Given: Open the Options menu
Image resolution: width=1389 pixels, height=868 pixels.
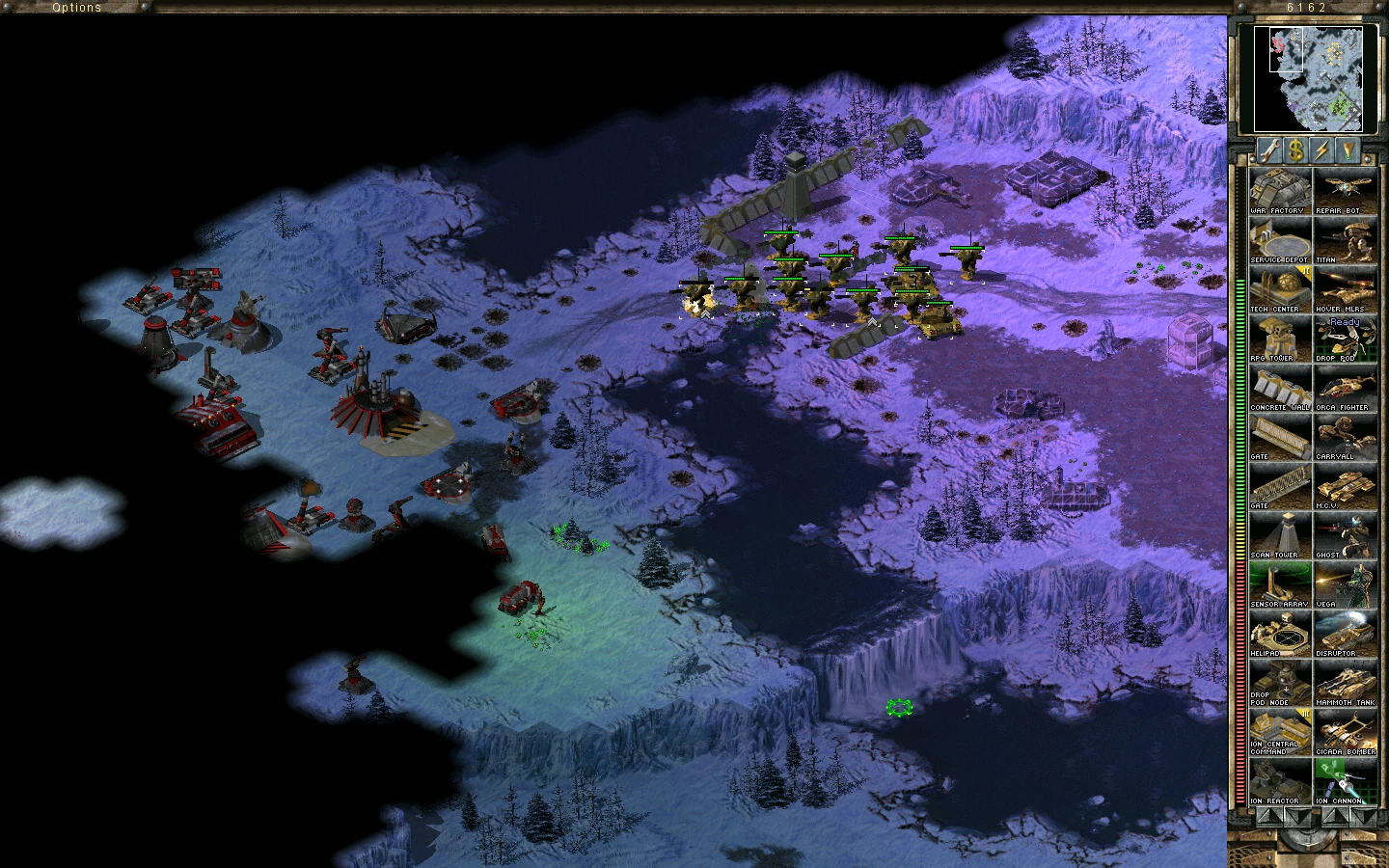Looking at the screenshot, I should 76,7.
